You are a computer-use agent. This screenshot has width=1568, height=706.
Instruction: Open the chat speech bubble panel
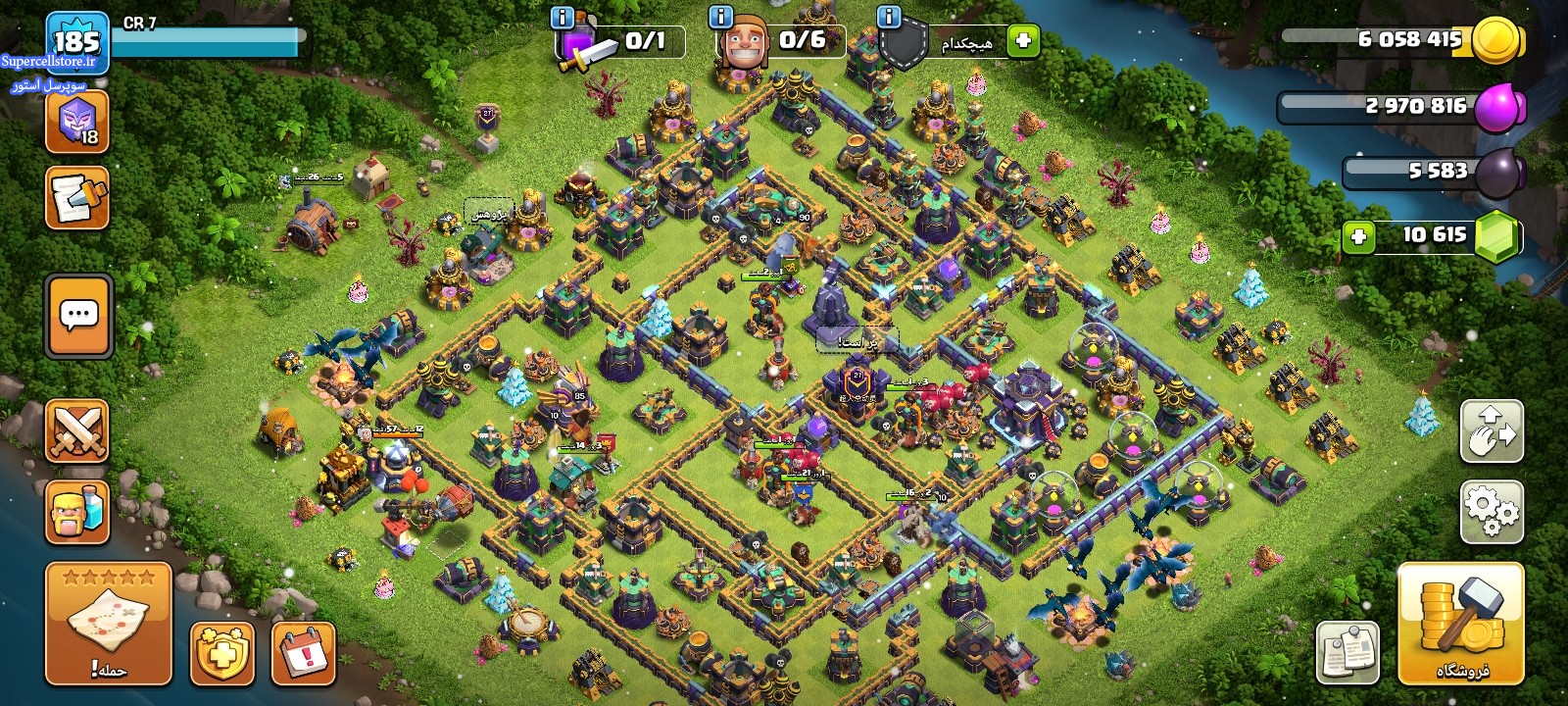coord(78,316)
